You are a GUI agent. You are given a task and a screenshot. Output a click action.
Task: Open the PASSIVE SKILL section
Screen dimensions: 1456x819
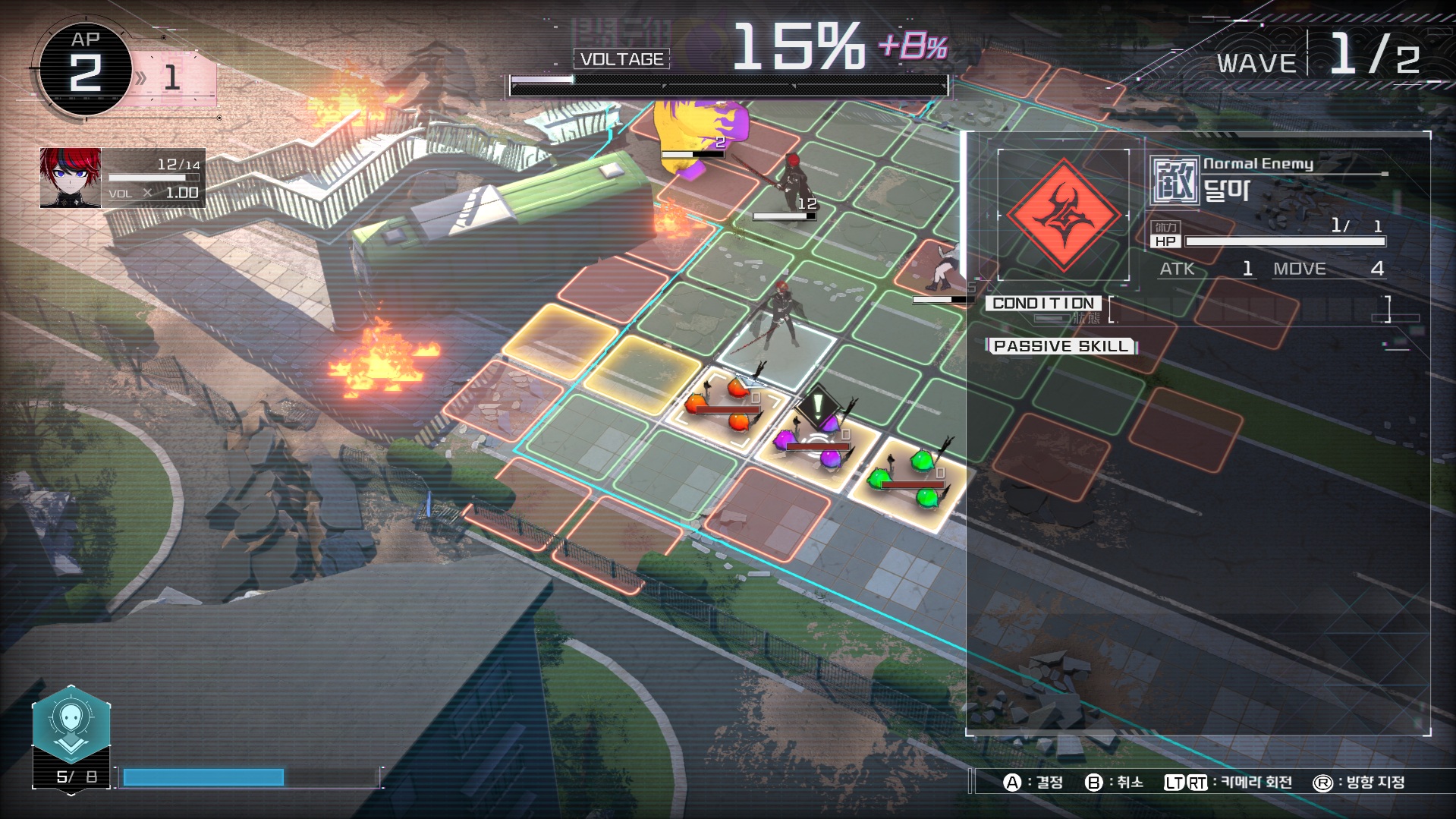tap(1060, 346)
